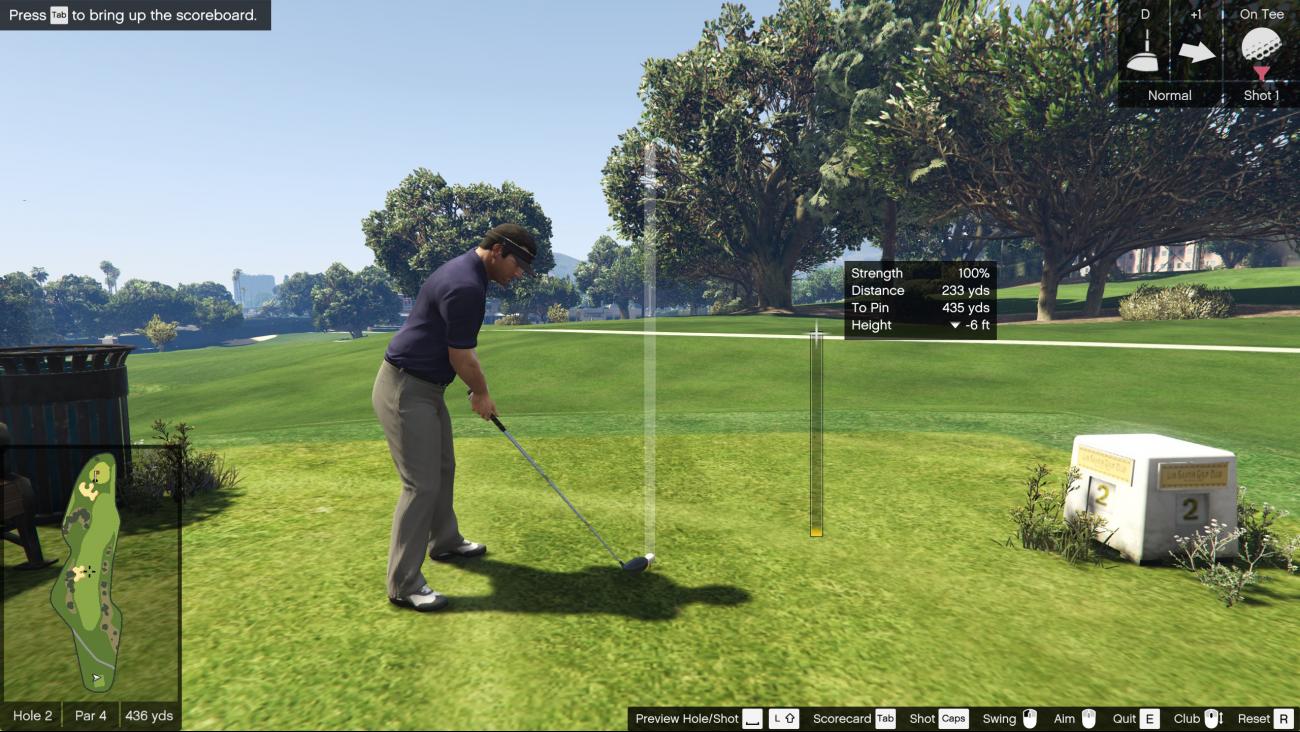Viewport: 1300px width, 732px height.
Task: Click the vertical swing power meter
Action: pyautogui.click(x=816, y=435)
